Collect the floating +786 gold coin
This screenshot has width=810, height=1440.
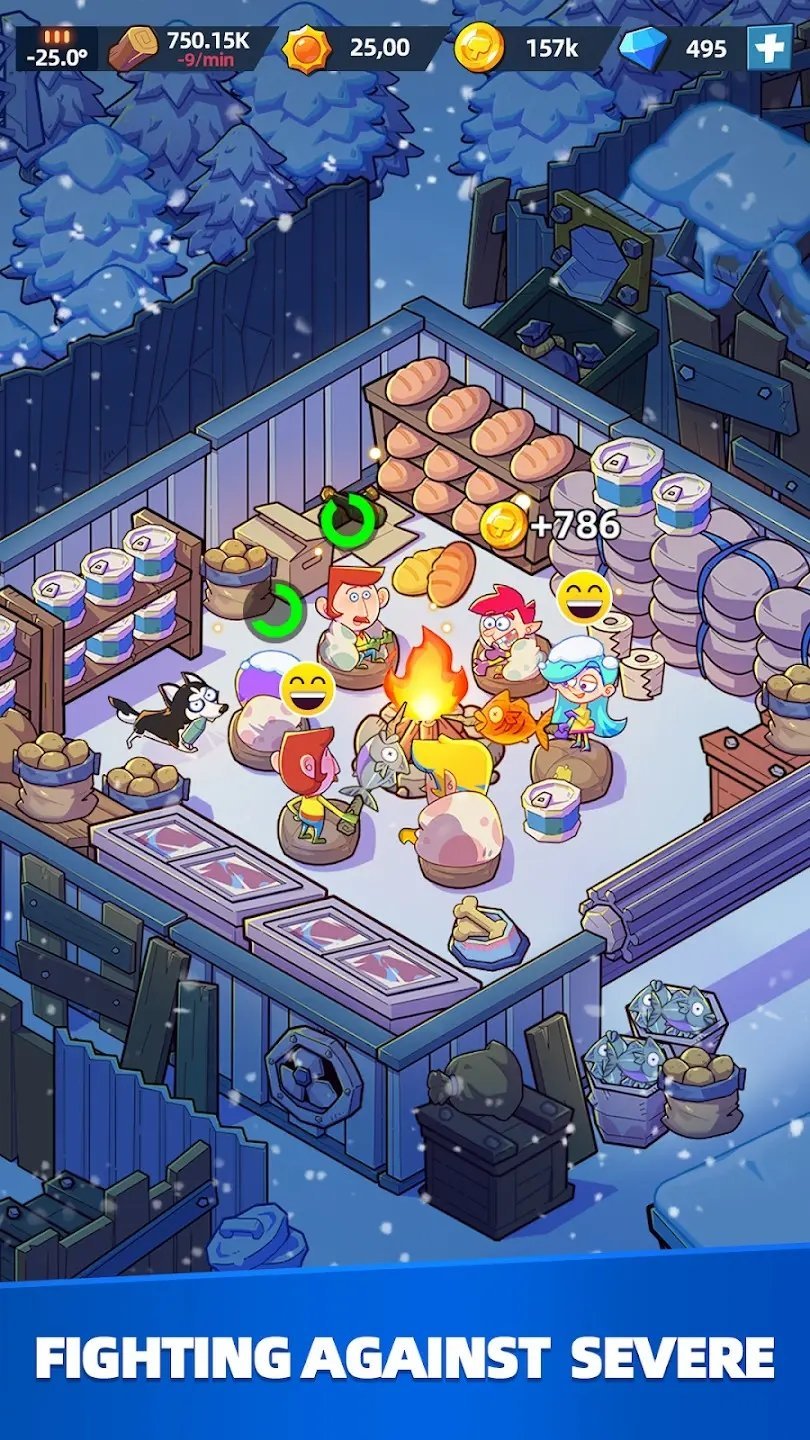click(503, 525)
